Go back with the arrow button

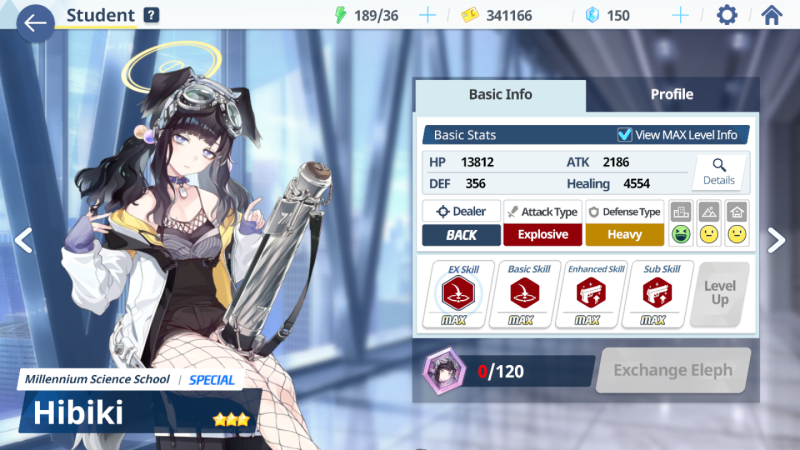[35, 22]
